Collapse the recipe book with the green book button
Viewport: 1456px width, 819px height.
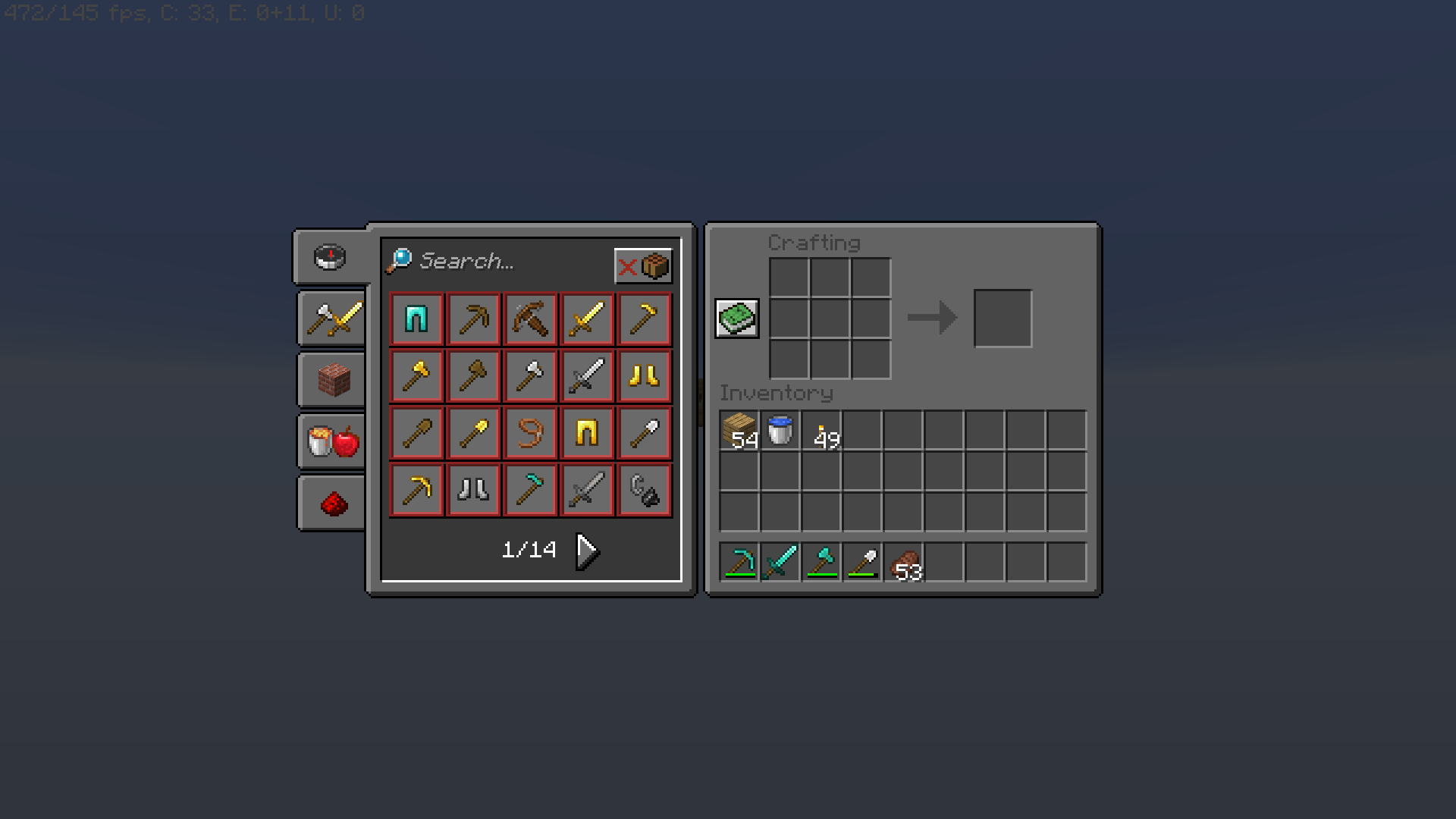click(736, 318)
